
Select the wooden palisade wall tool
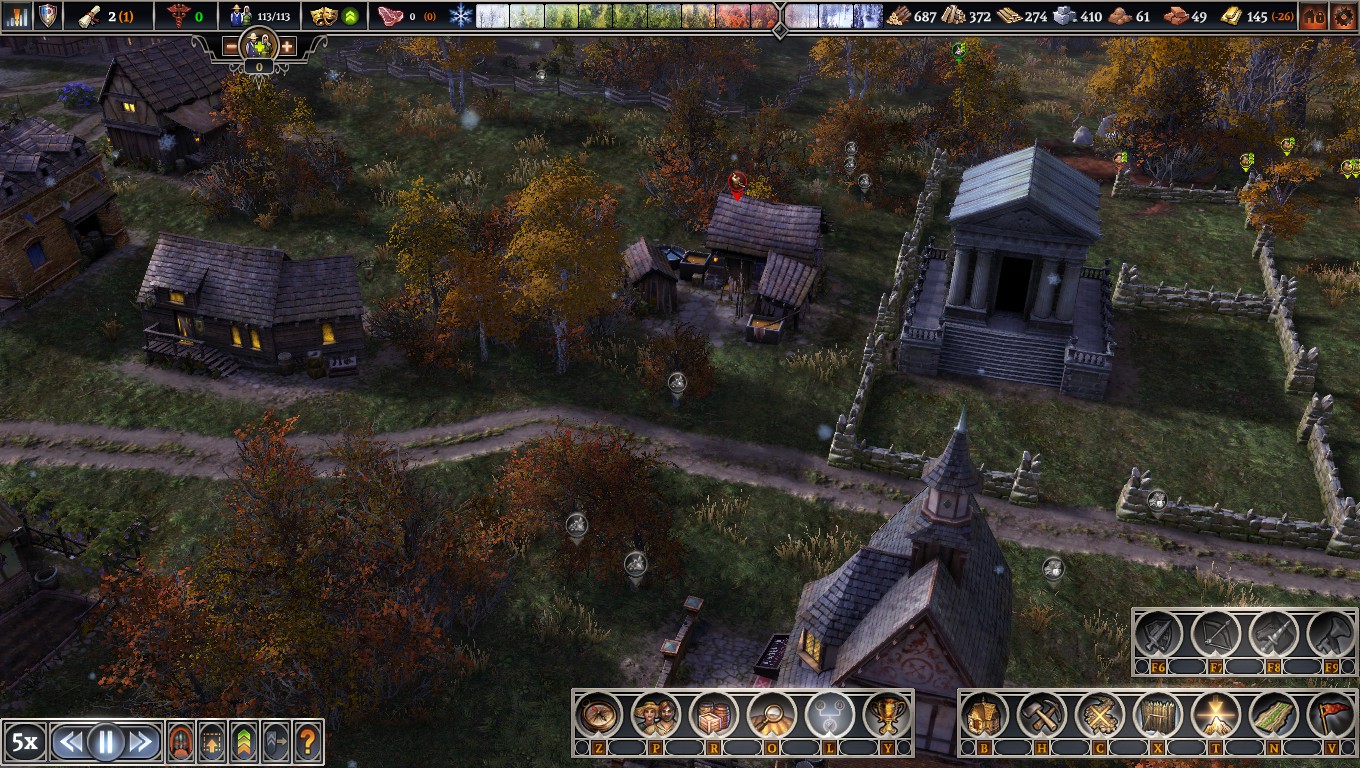[1158, 715]
